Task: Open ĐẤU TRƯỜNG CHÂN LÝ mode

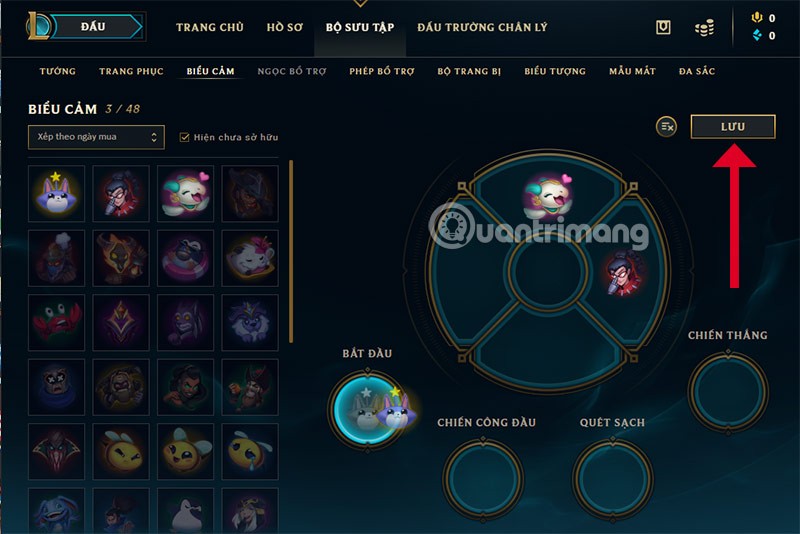Action: click(x=482, y=27)
